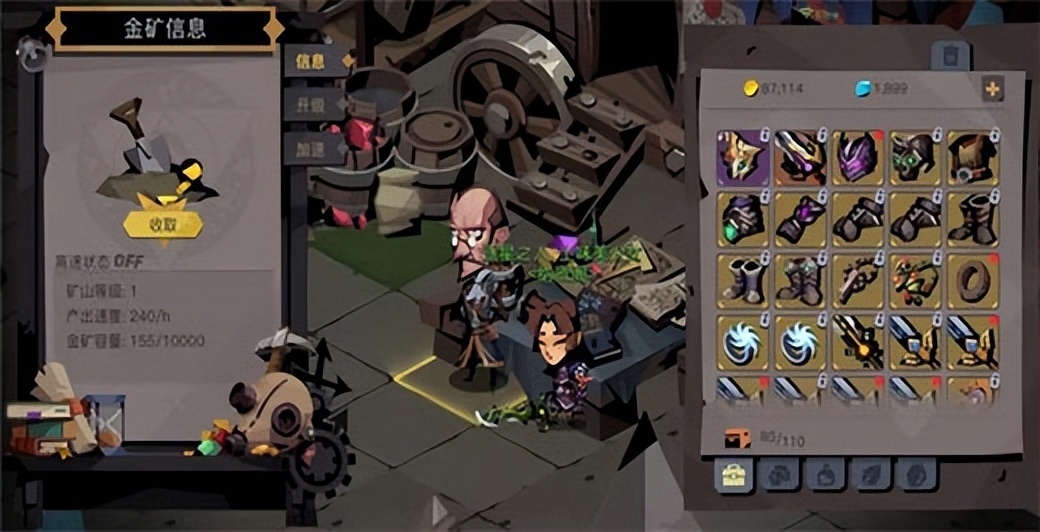
Task: Select the green-eyed skull helmet item
Action: tap(914, 157)
